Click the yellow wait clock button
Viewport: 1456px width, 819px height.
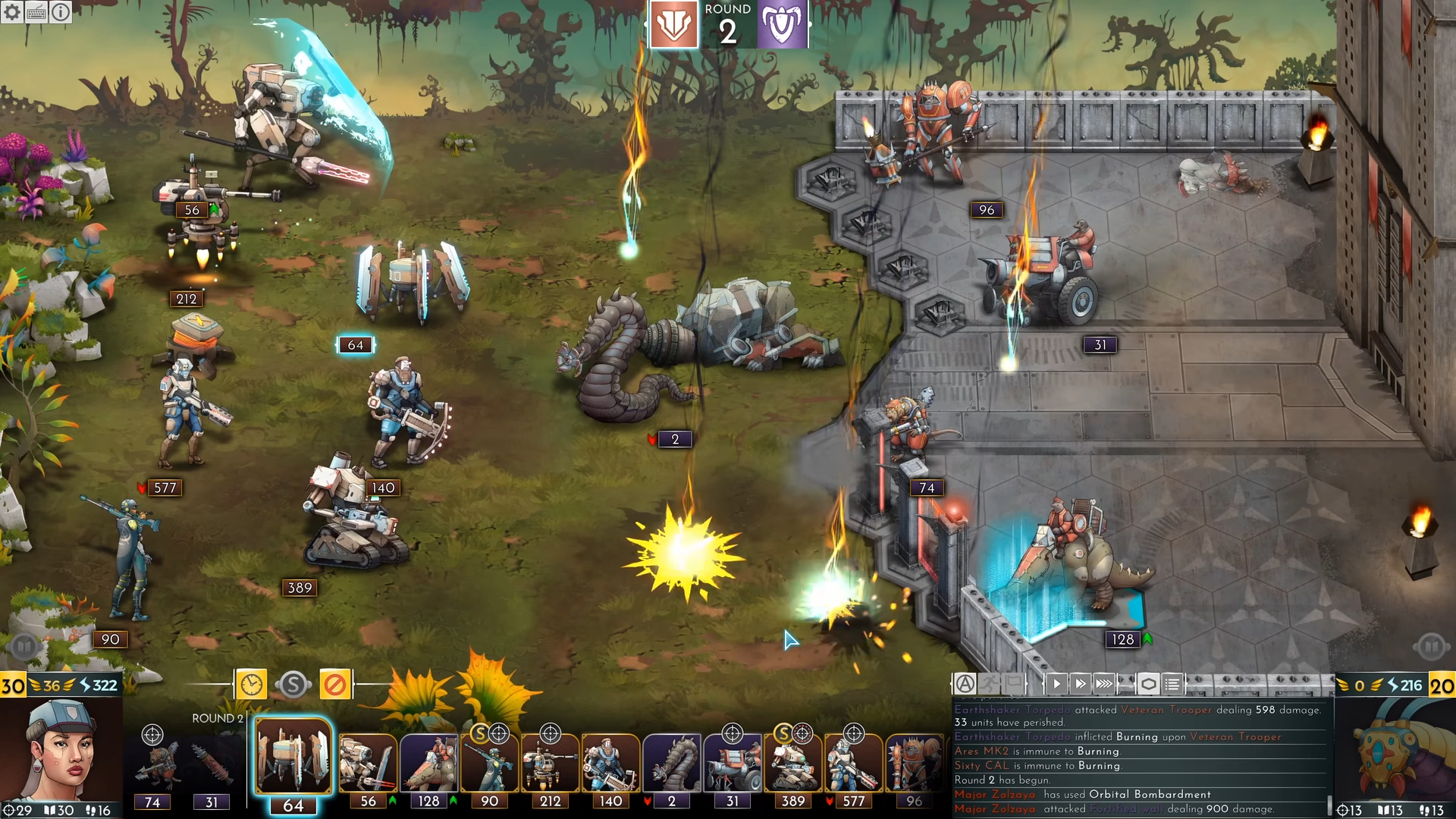(251, 685)
